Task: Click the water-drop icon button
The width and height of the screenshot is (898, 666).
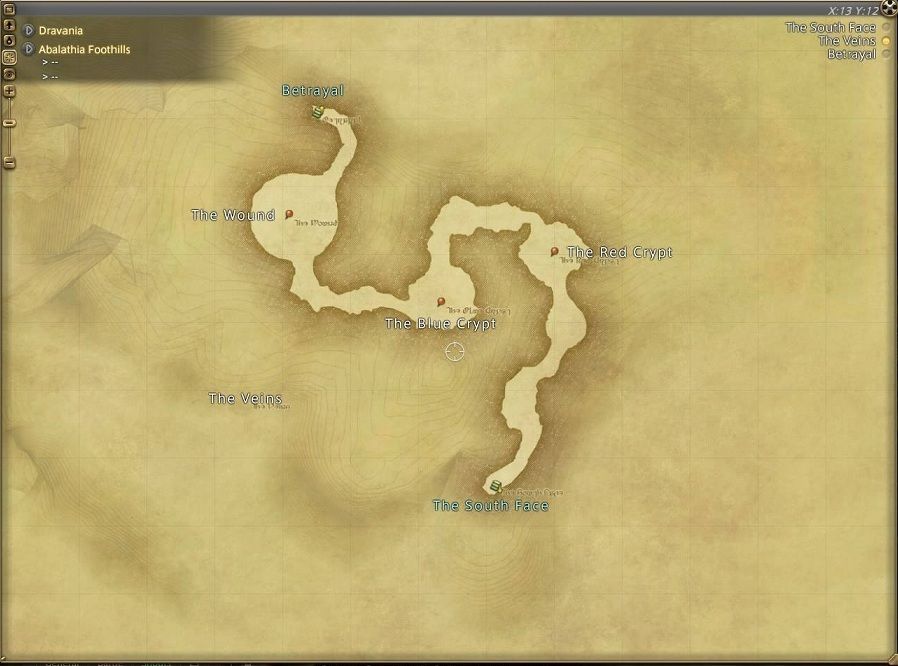Action: tap(9, 41)
